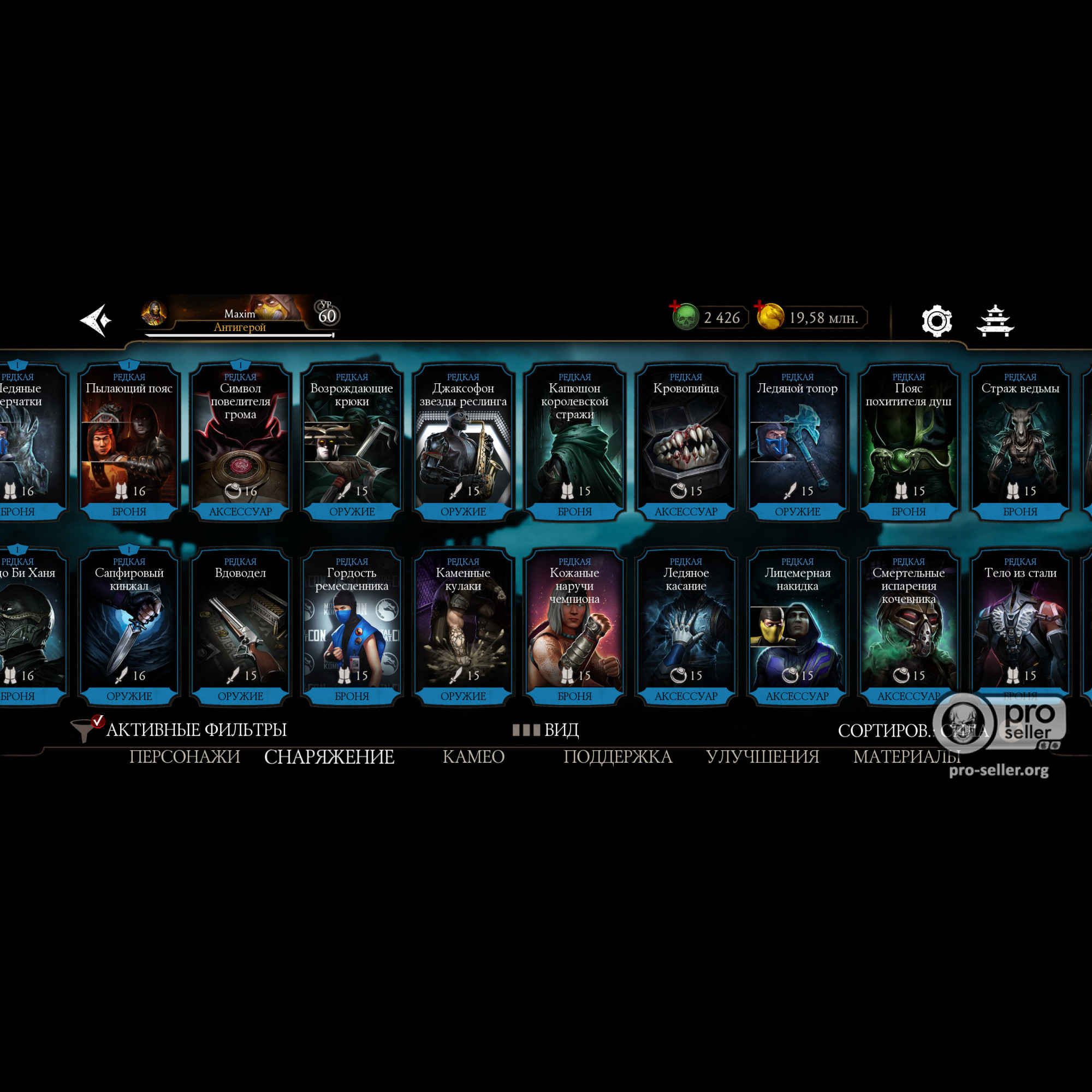Open the Вдоводел shotgun card
This screenshot has height=1092, width=1092.
point(240,626)
